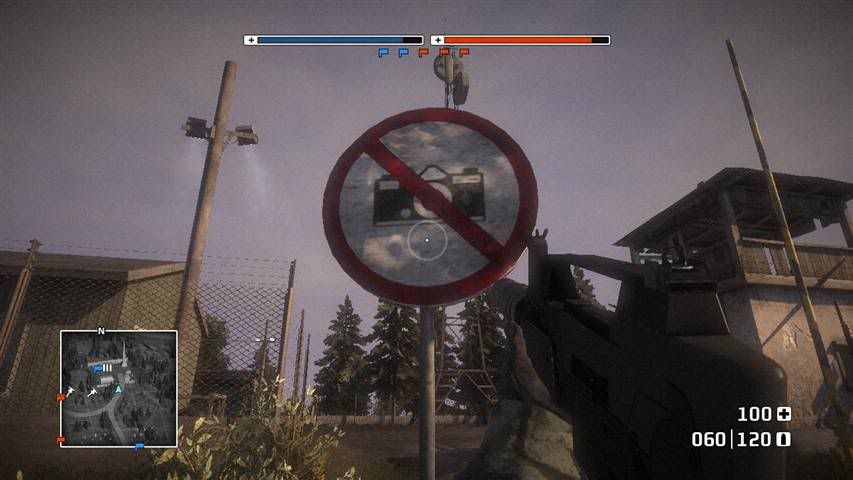
Task: Click the minimap in the corner
Action: (118, 388)
